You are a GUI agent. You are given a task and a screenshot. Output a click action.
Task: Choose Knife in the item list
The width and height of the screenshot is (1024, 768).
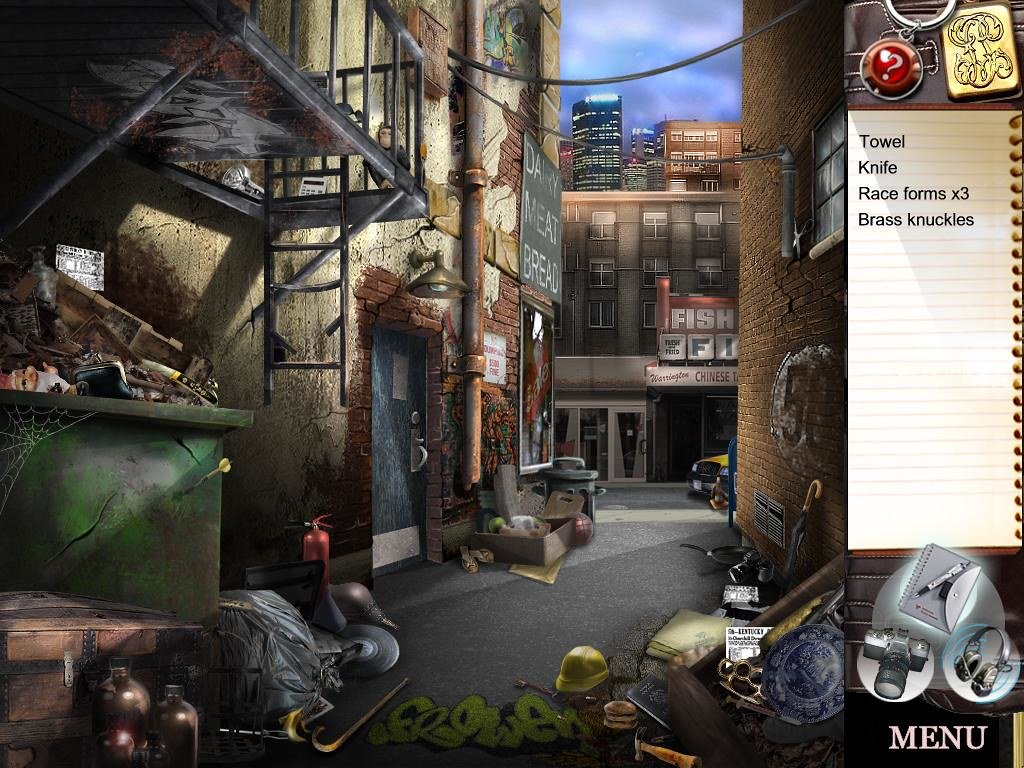click(878, 168)
